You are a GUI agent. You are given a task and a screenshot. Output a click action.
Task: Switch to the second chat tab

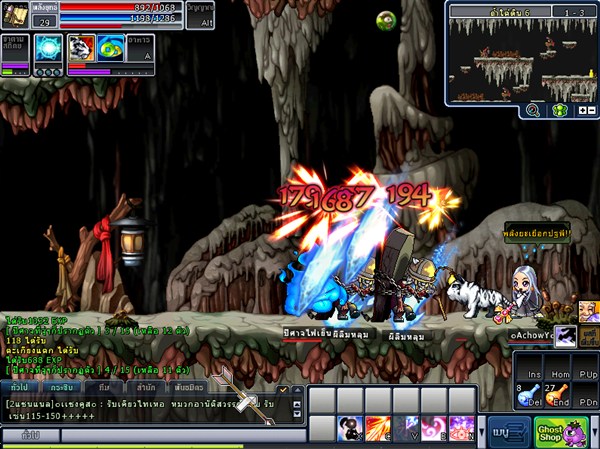point(60,387)
